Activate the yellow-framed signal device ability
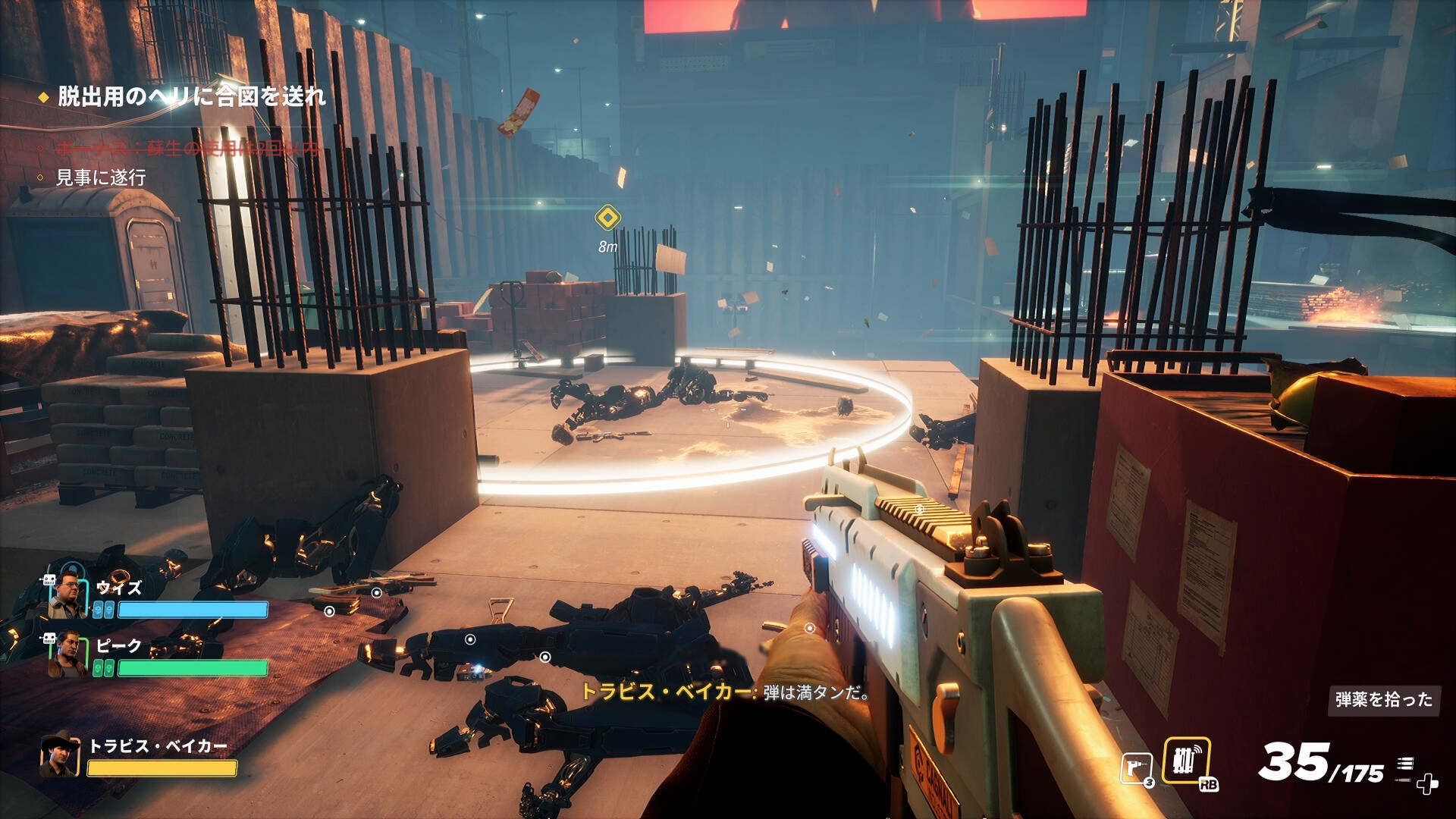Screen dimensions: 1456x819 1186,760
